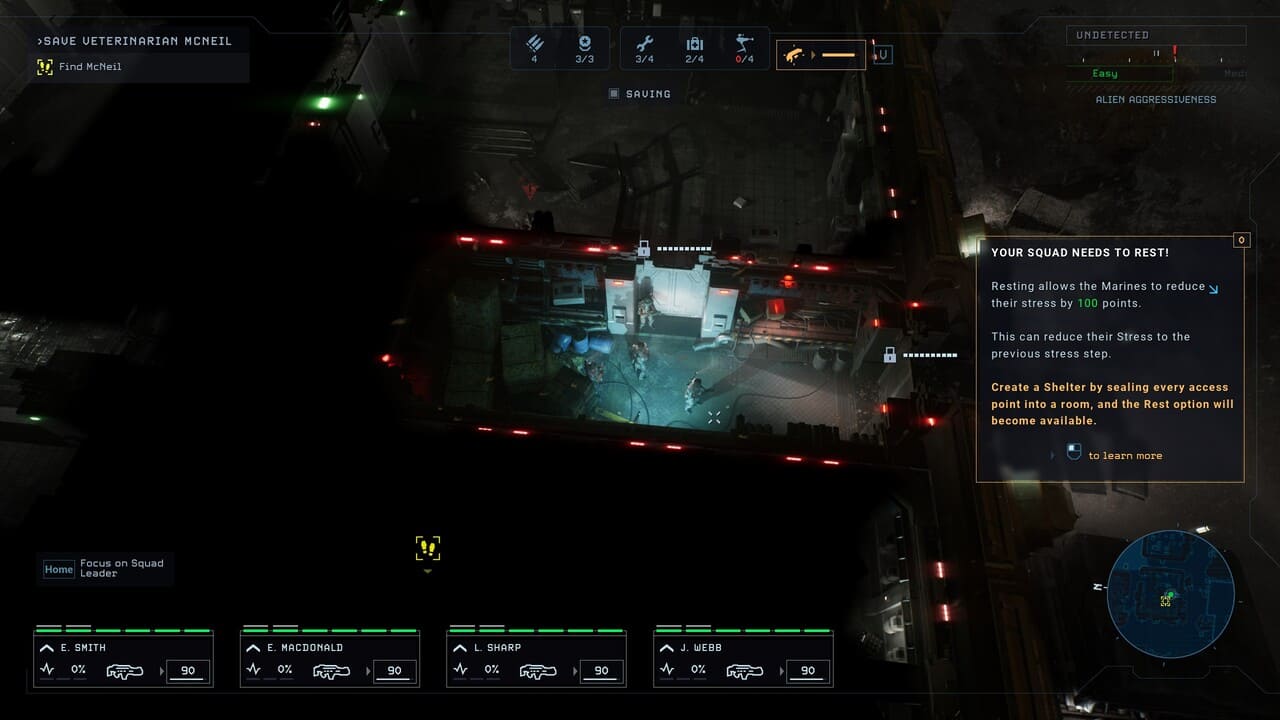1280x720 pixels.
Task: Click the padlock icon on upper door
Action: 645,247
